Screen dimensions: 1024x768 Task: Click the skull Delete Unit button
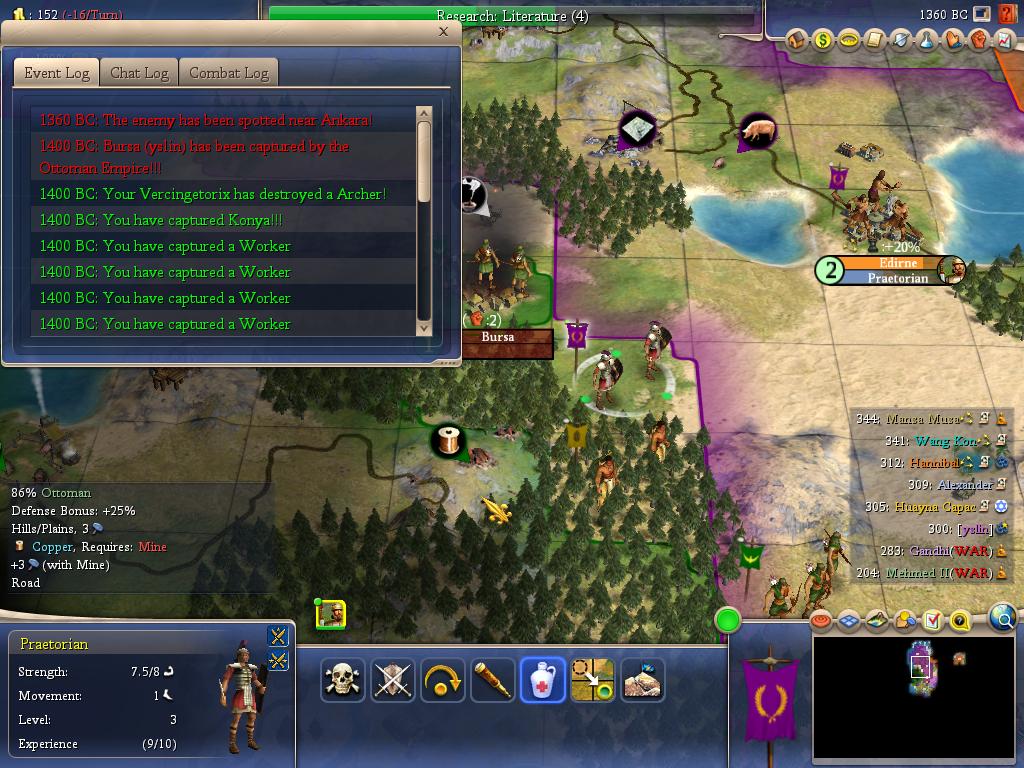click(x=343, y=681)
